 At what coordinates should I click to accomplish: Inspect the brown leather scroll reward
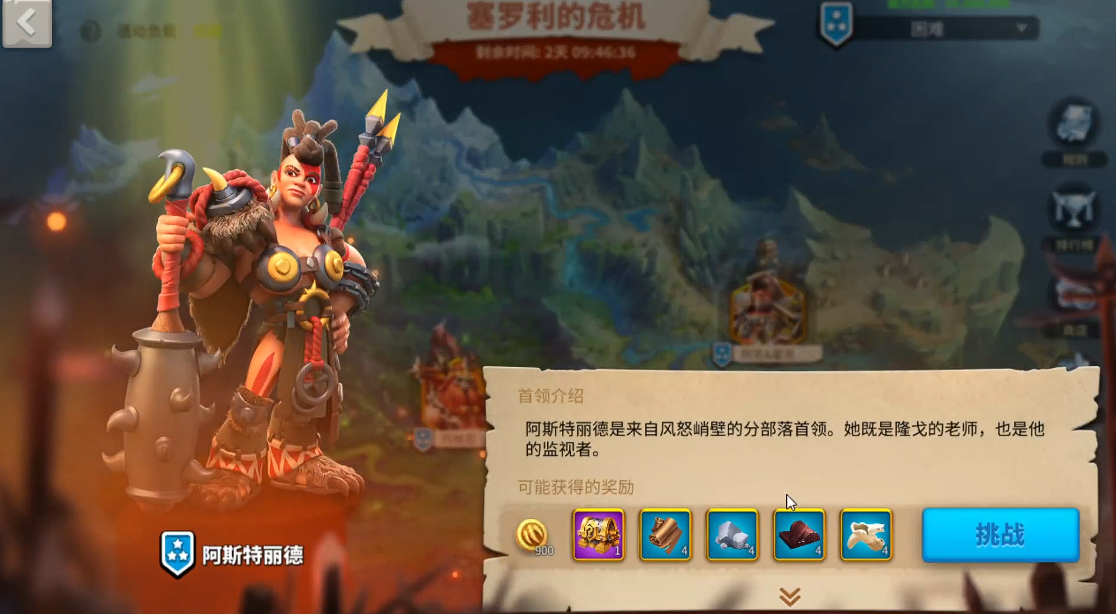click(665, 535)
